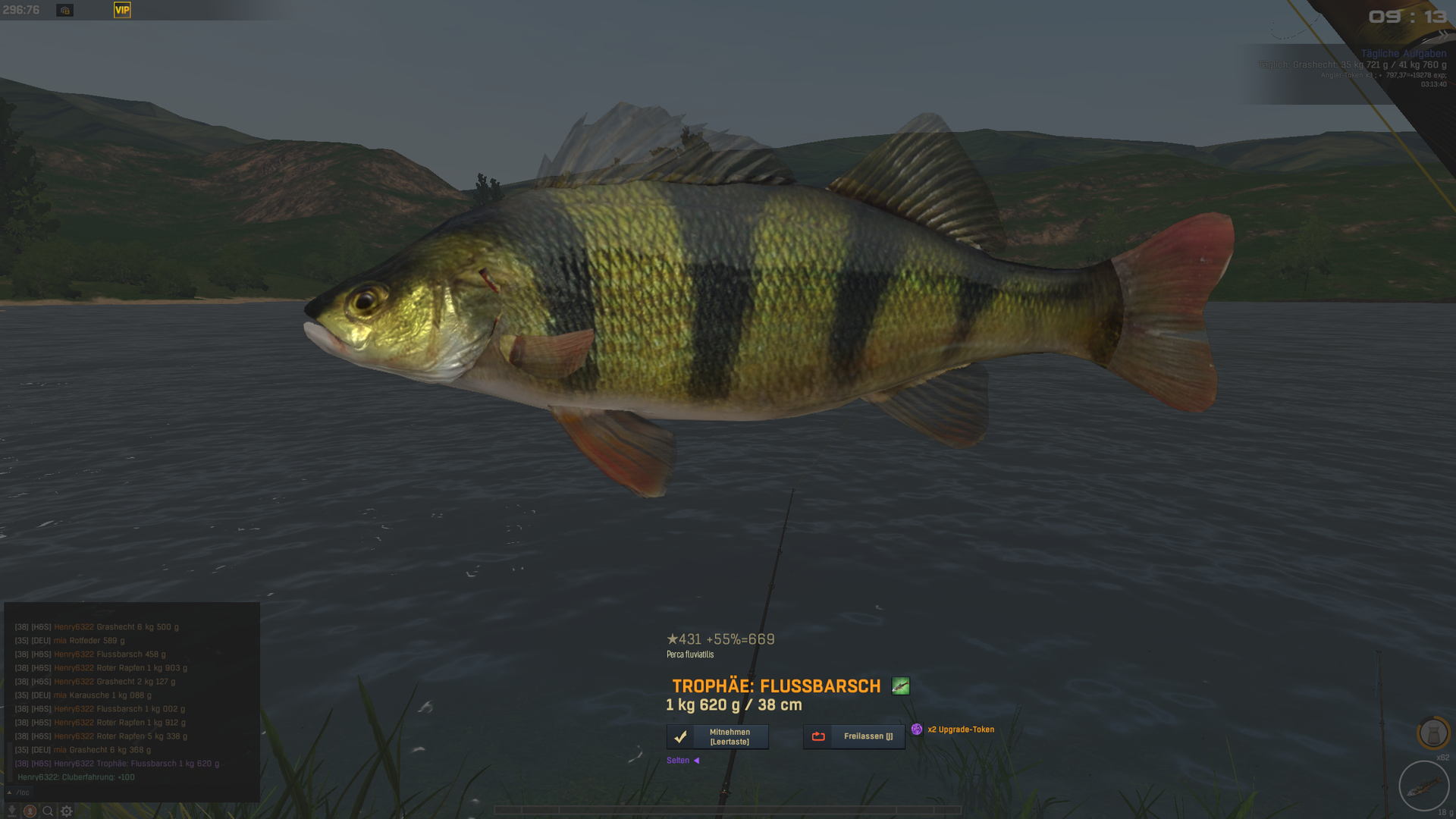Click the chat player profile icon
The height and width of the screenshot is (819, 1456).
(30, 811)
